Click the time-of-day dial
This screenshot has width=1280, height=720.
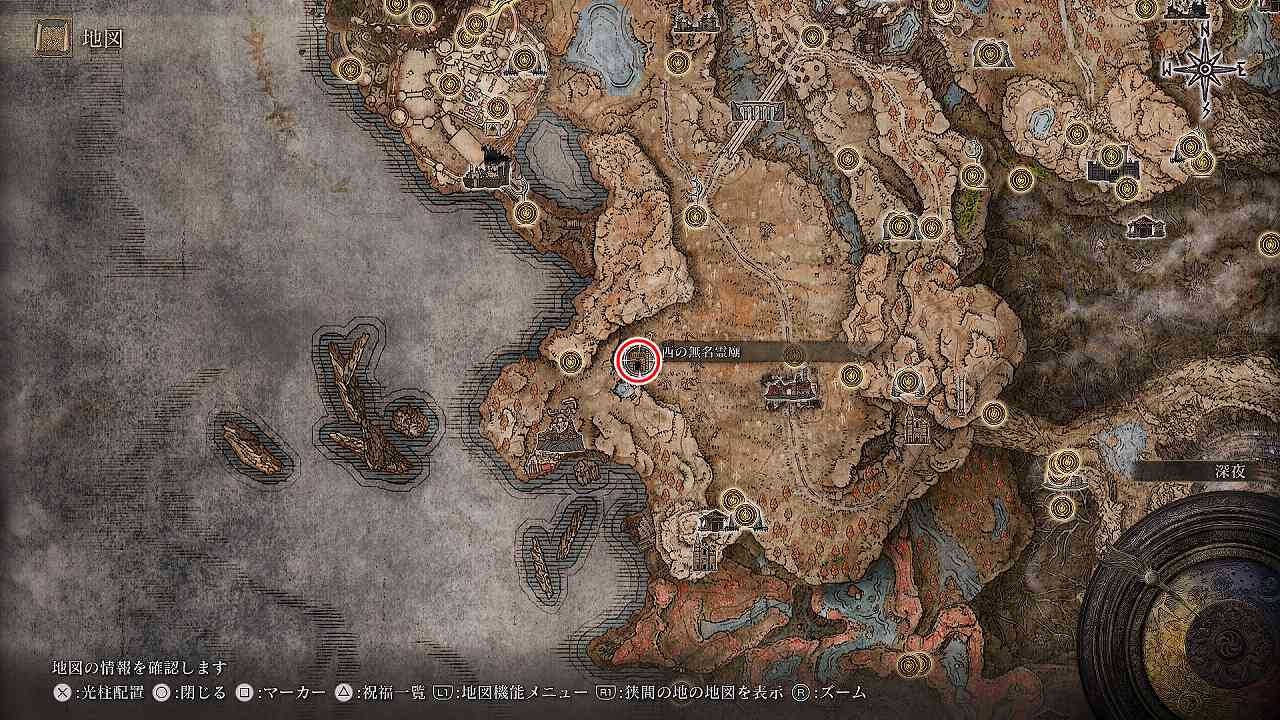[x=1190, y=610]
